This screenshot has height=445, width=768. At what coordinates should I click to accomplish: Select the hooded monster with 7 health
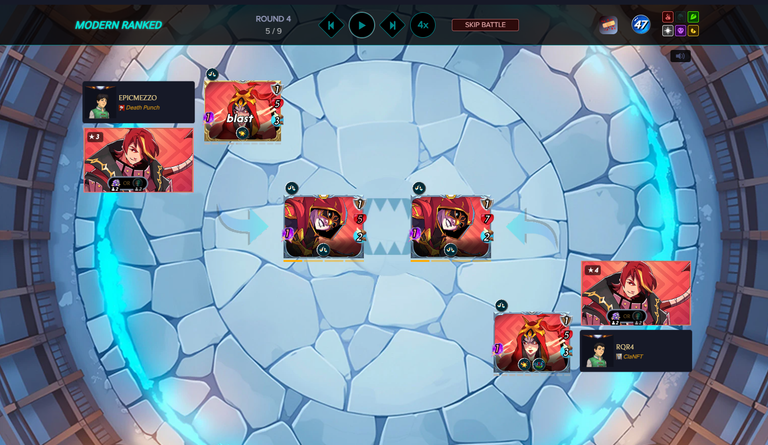pos(450,227)
